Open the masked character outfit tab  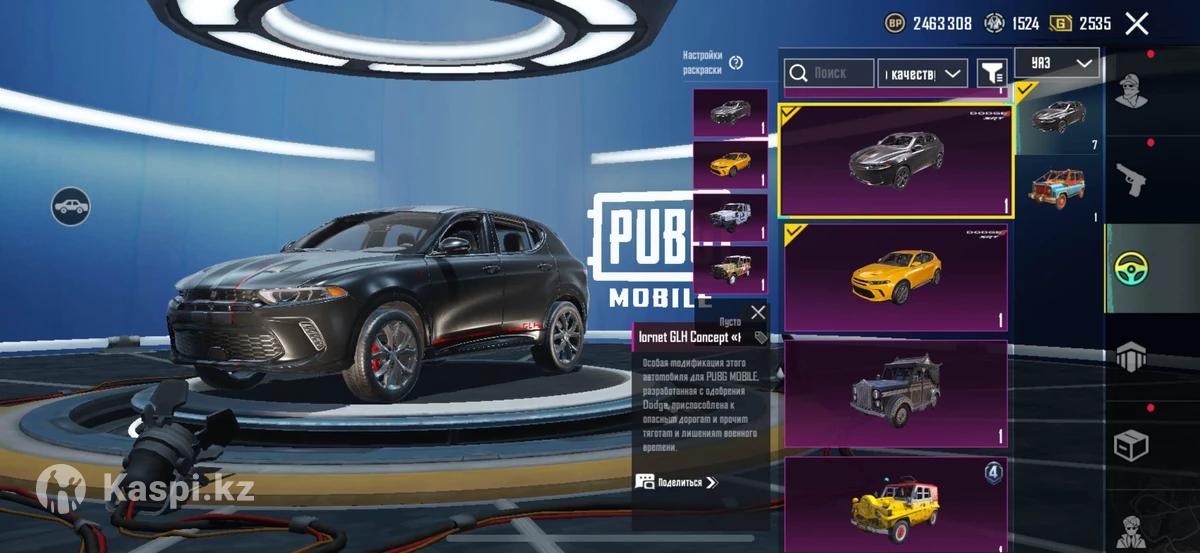coord(1131,93)
